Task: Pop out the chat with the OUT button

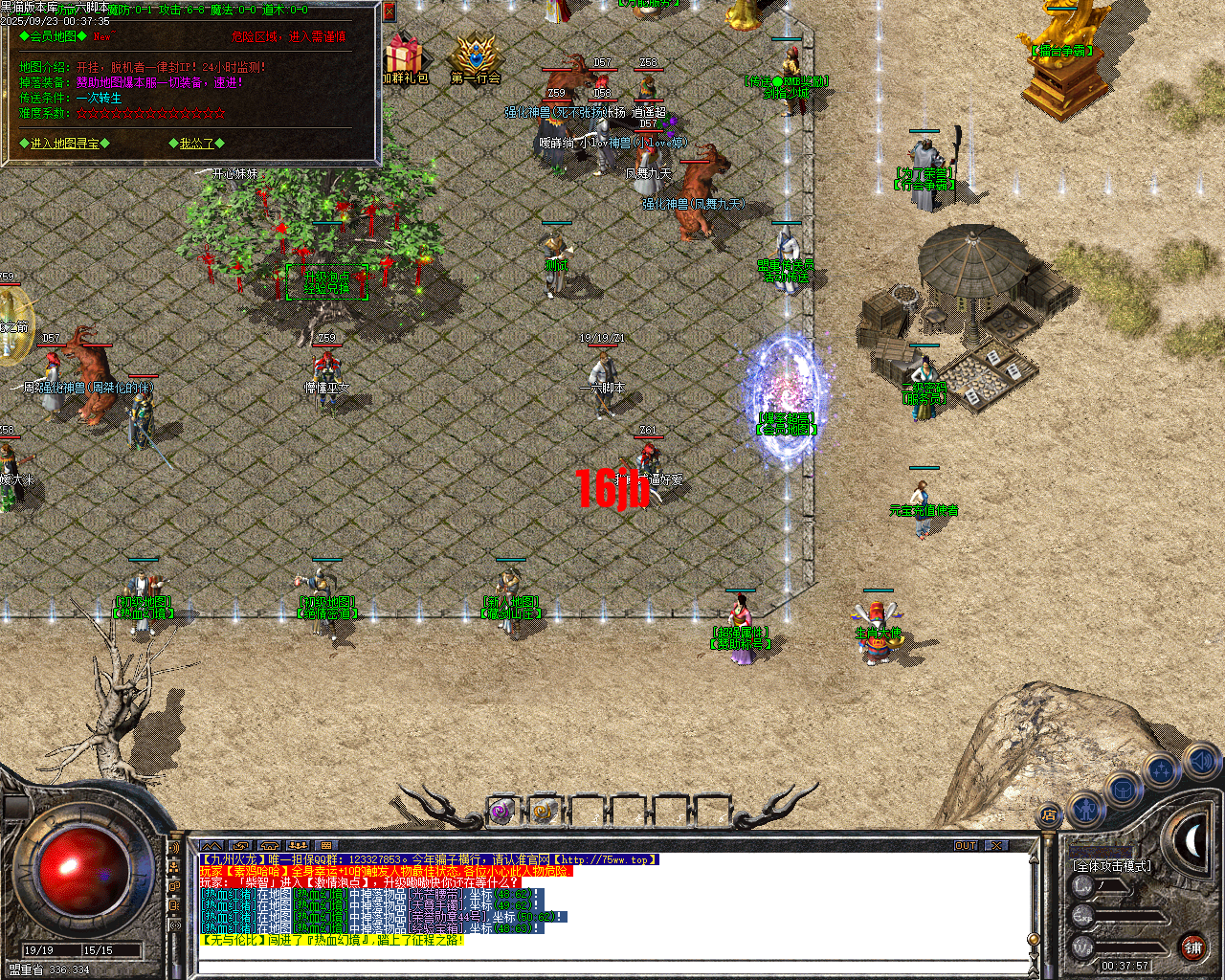Action: point(967,845)
